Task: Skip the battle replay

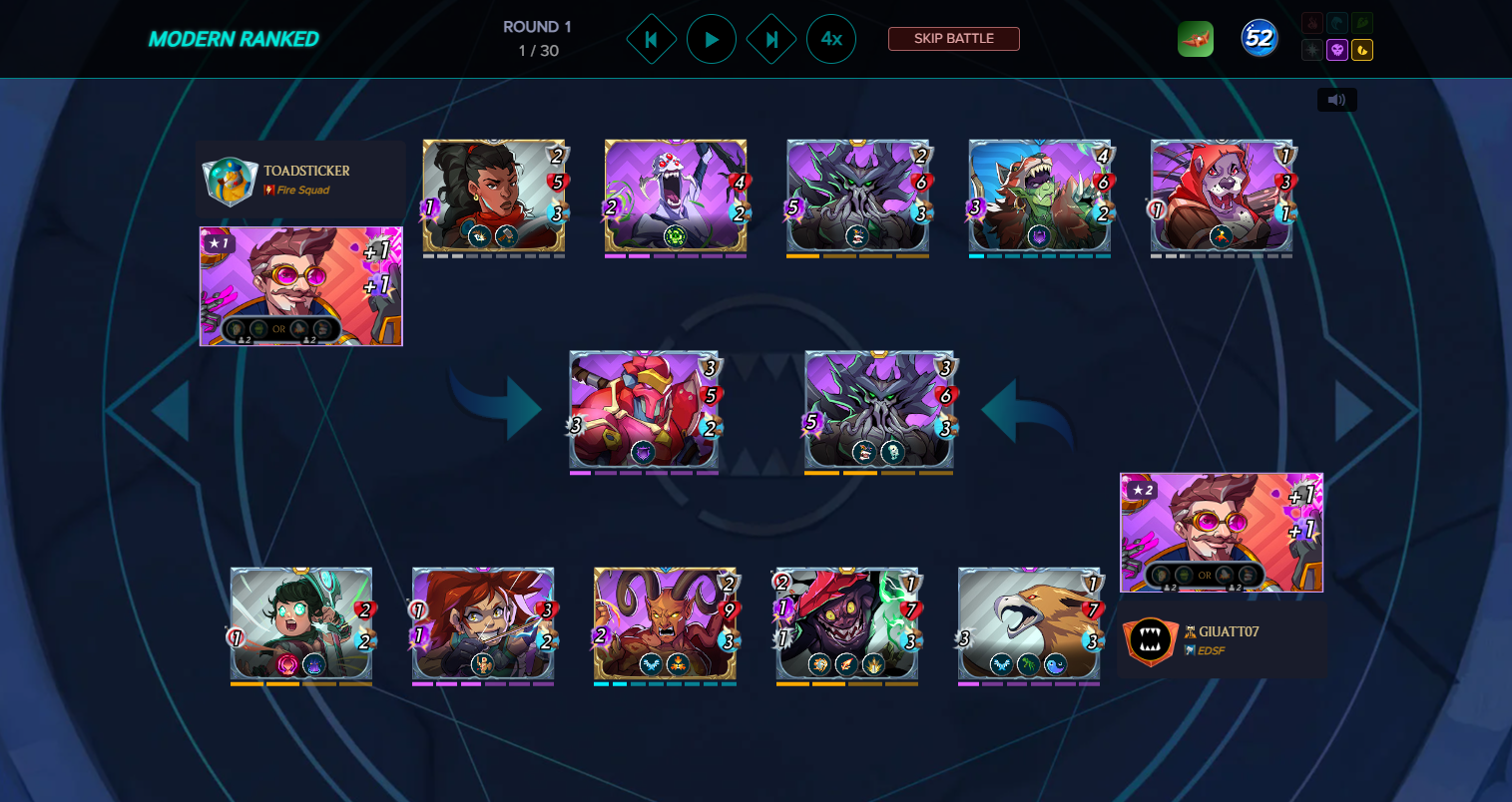Action: (x=953, y=39)
